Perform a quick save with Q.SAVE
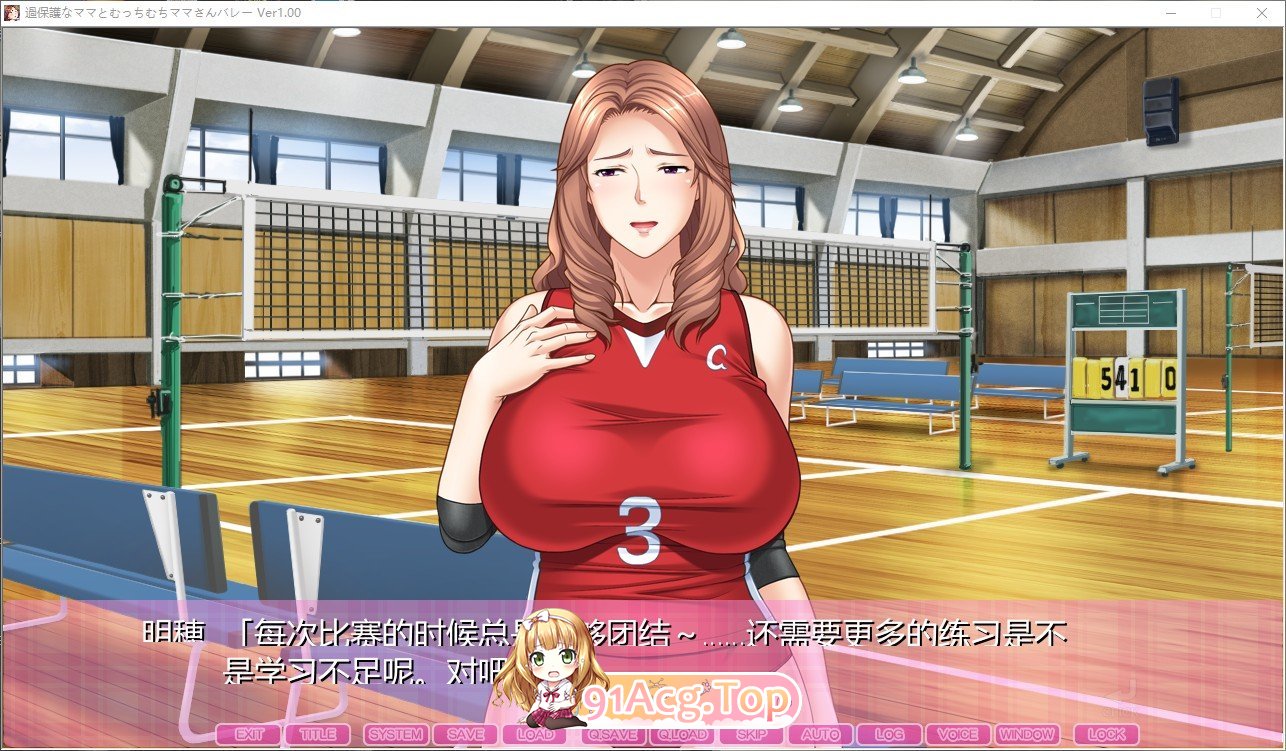The width and height of the screenshot is (1286, 751). [x=611, y=733]
